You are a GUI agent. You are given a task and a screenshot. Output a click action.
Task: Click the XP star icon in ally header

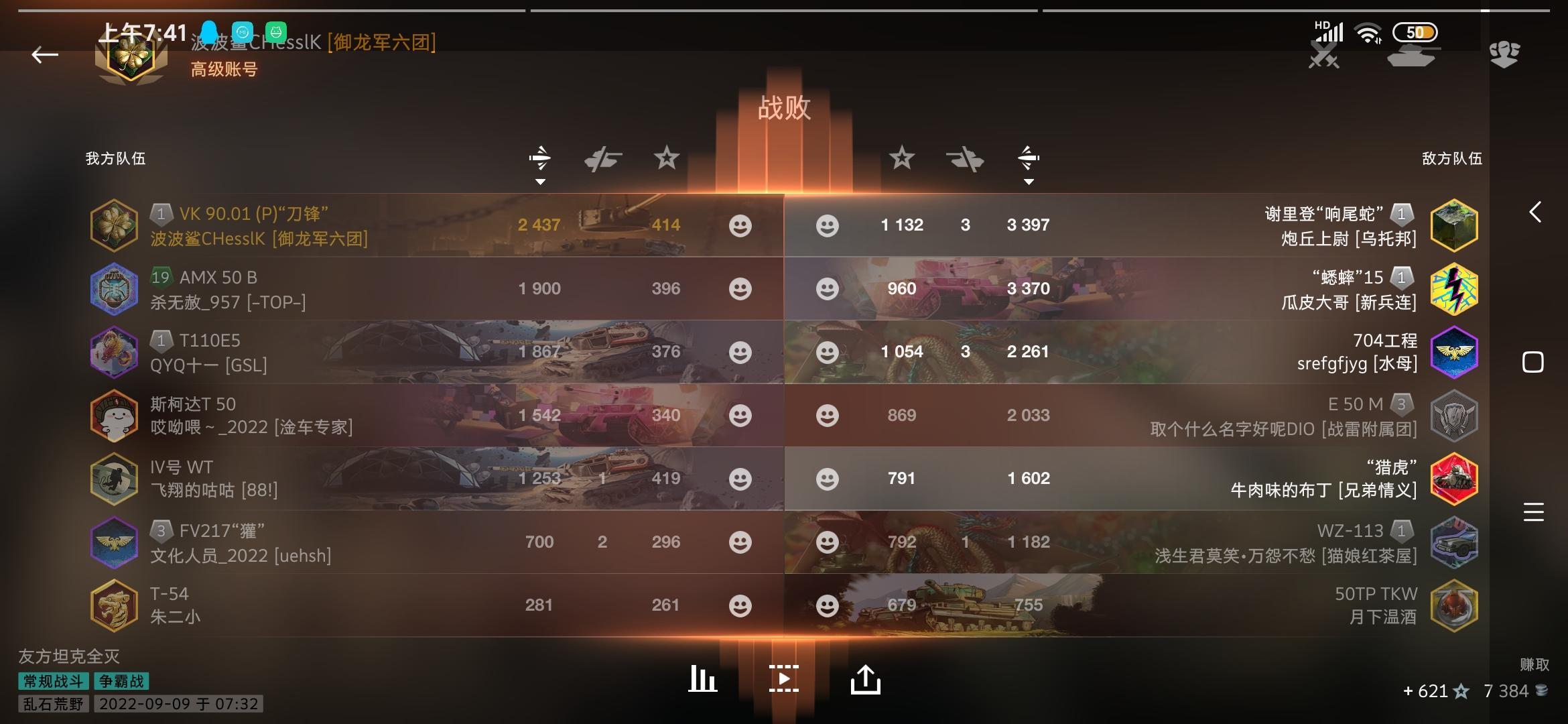(x=667, y=159)
